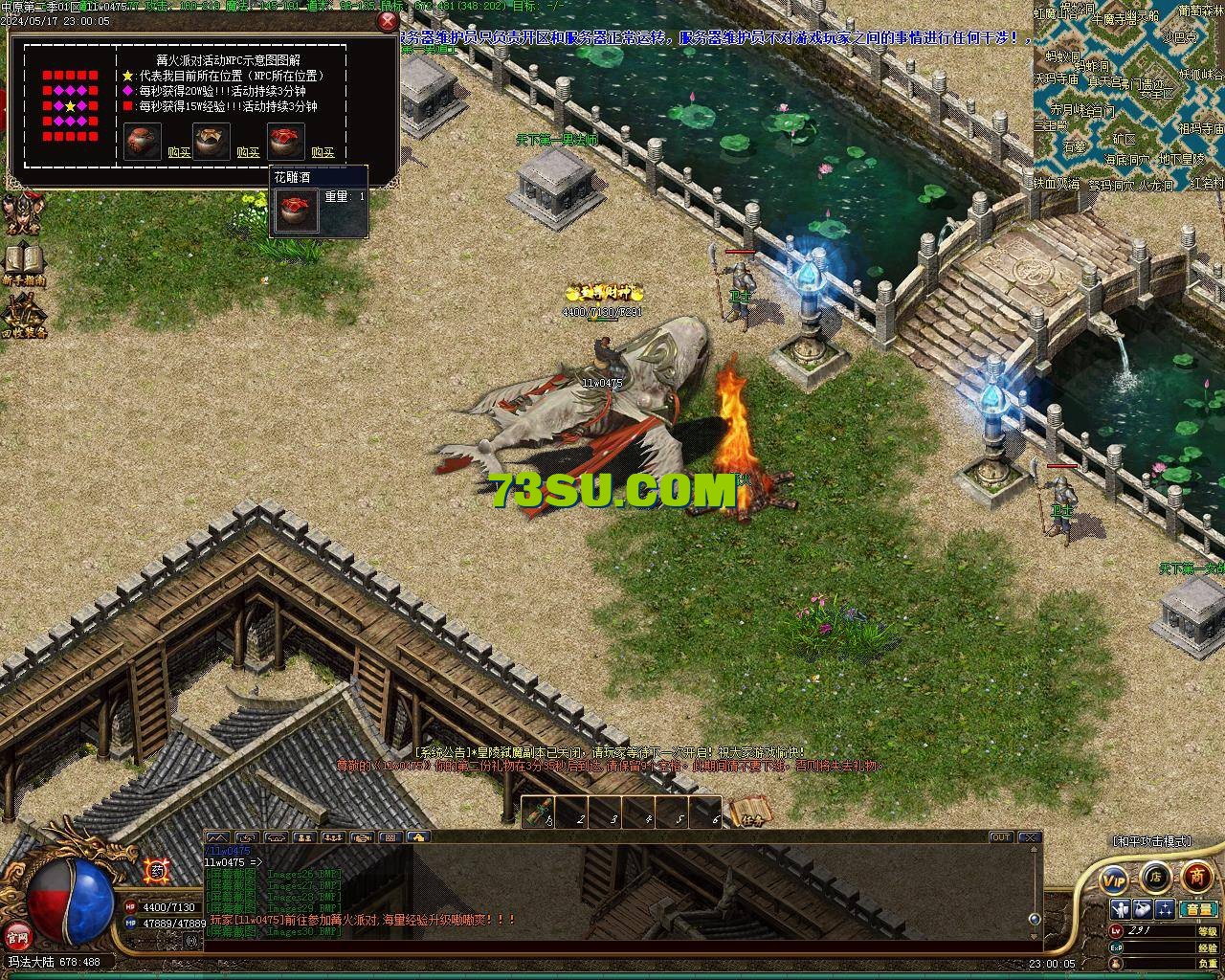Buy the Huadiao wine with red cloth lid
Viewport: 1225px width, 980px height.
tap(323, 152)
